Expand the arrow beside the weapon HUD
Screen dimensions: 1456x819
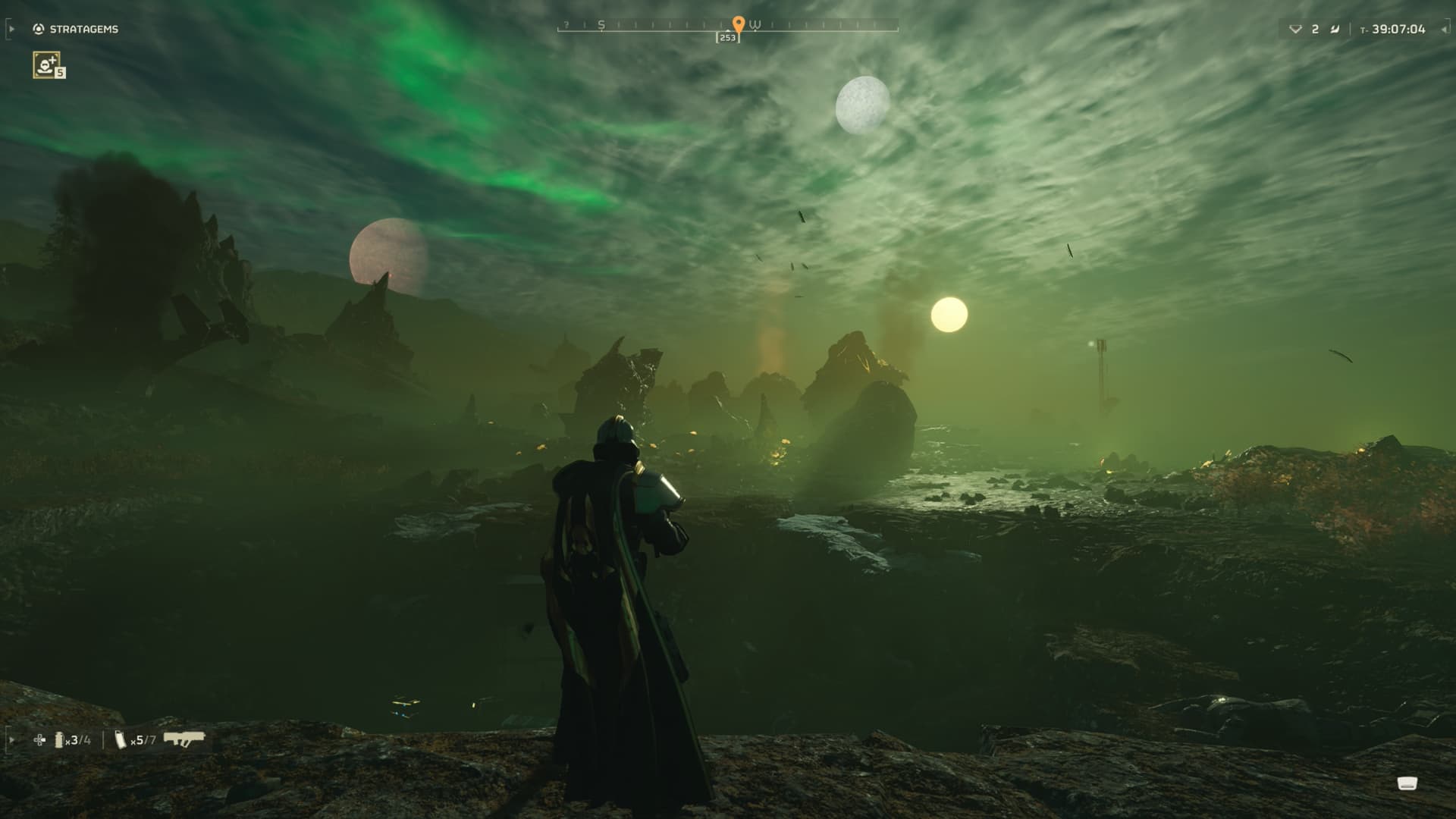click(11, 739)
